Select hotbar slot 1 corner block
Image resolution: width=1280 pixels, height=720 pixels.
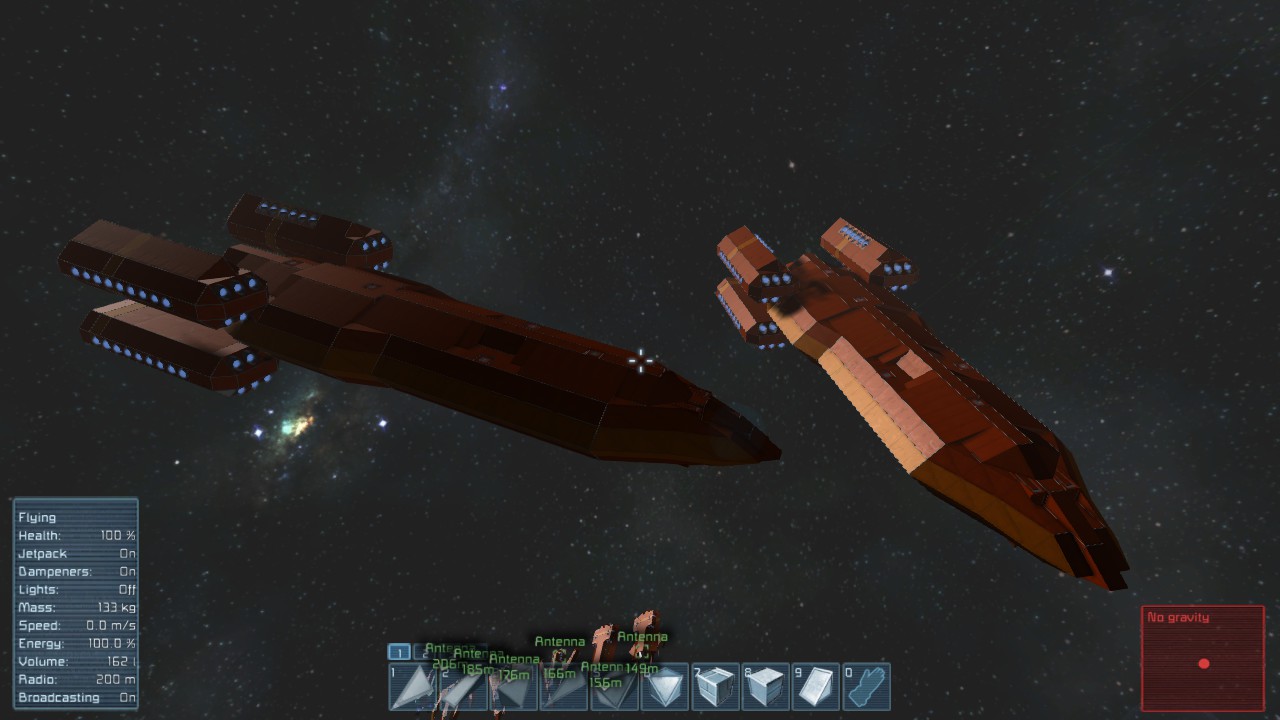coord(413,687)
